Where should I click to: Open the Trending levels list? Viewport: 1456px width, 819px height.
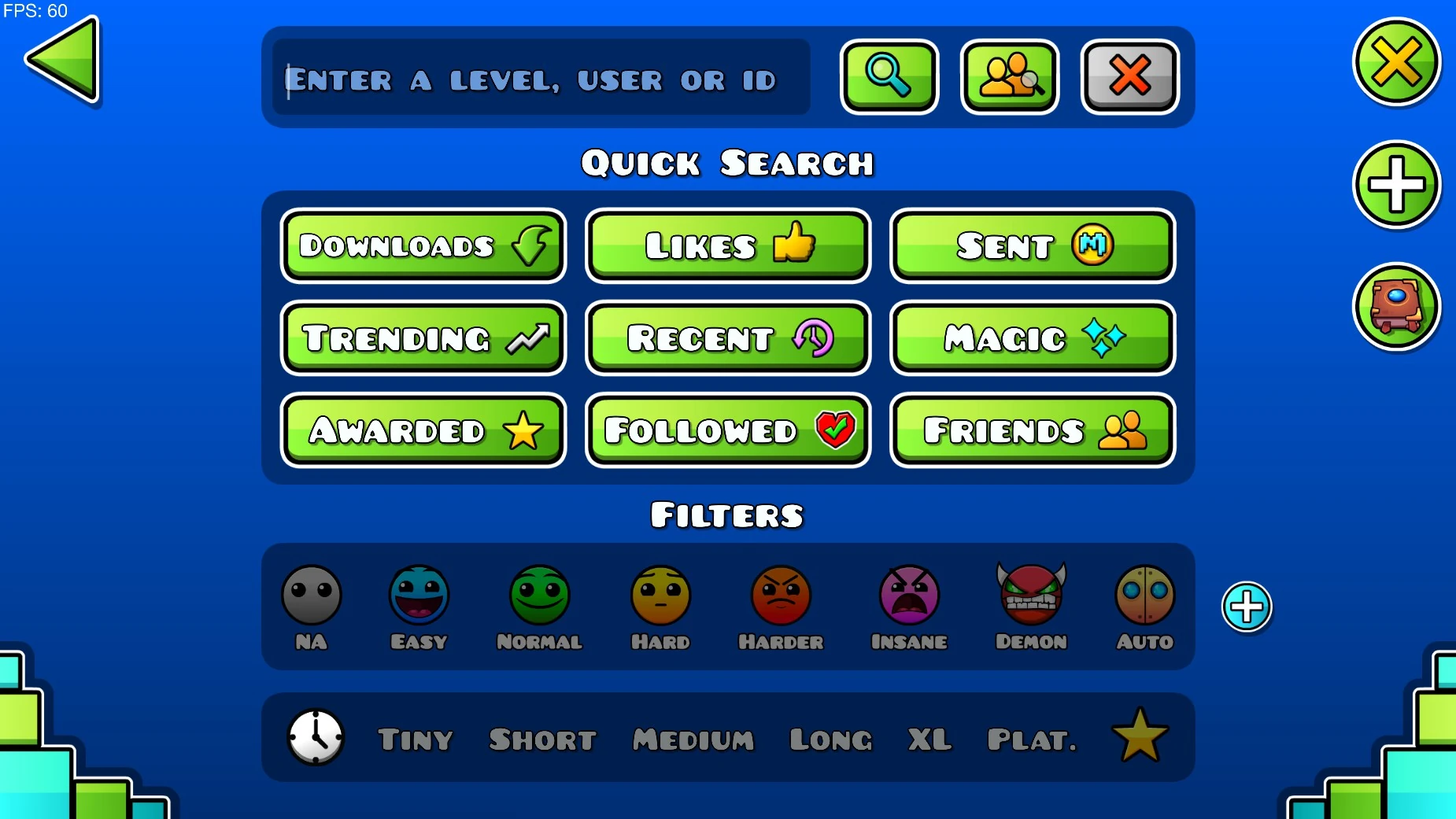[423, 338]
